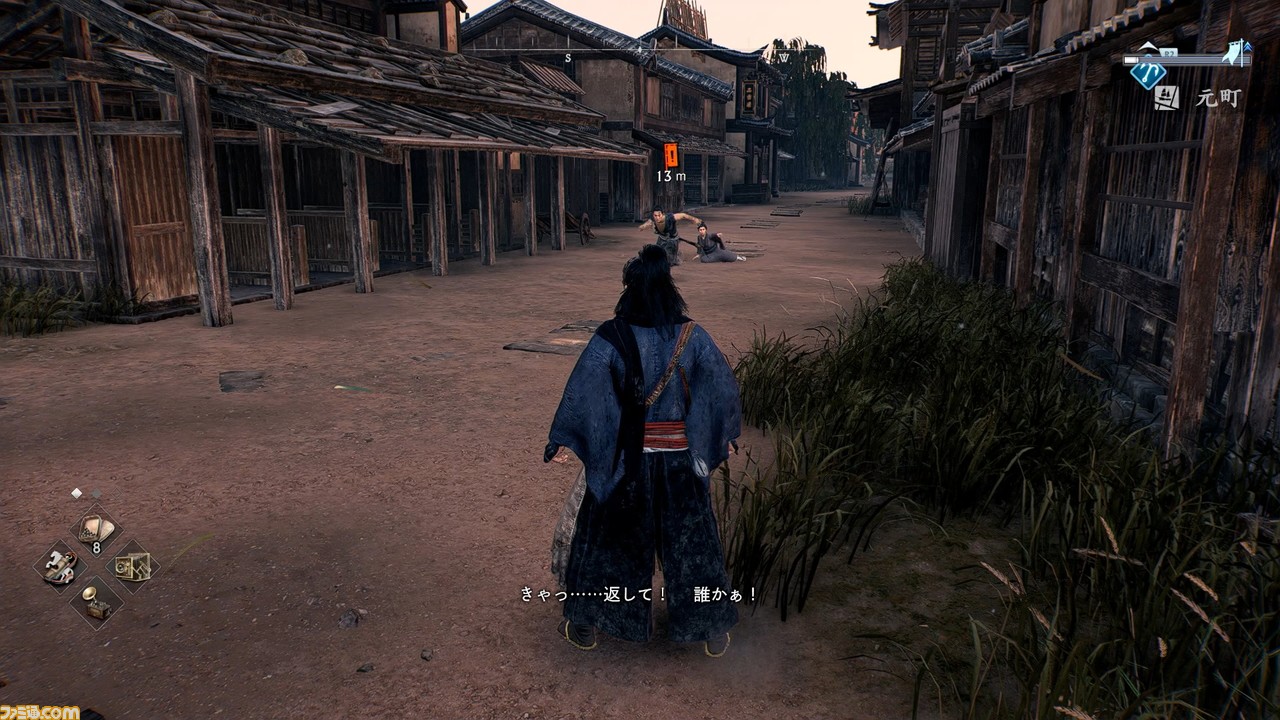Screen dimensions: 1280x720
Task: Toggle the white diamond indicator above the item wheel
Action: tap(76, 492)
